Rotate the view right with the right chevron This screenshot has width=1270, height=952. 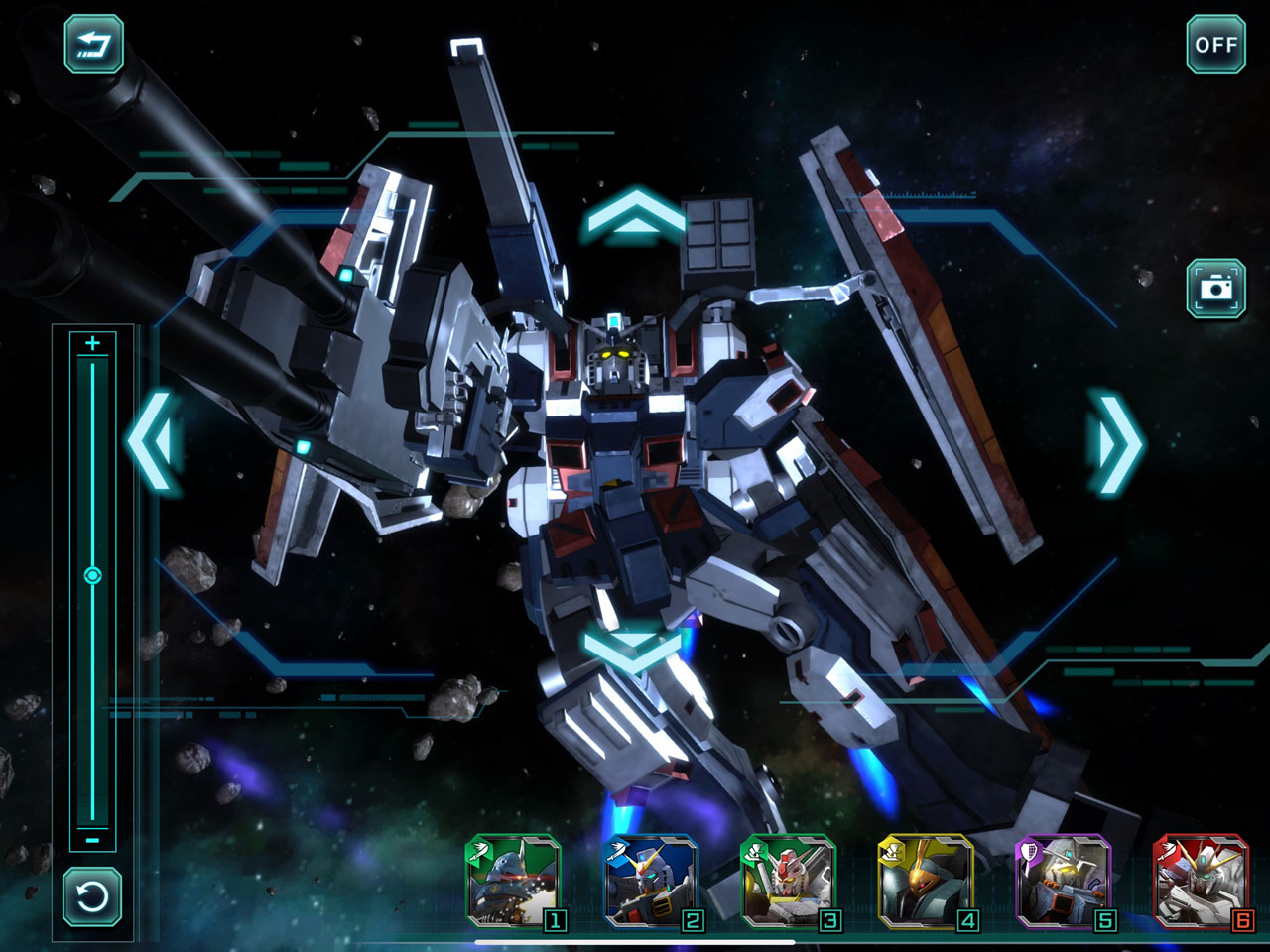click(x=1117, y=442)
